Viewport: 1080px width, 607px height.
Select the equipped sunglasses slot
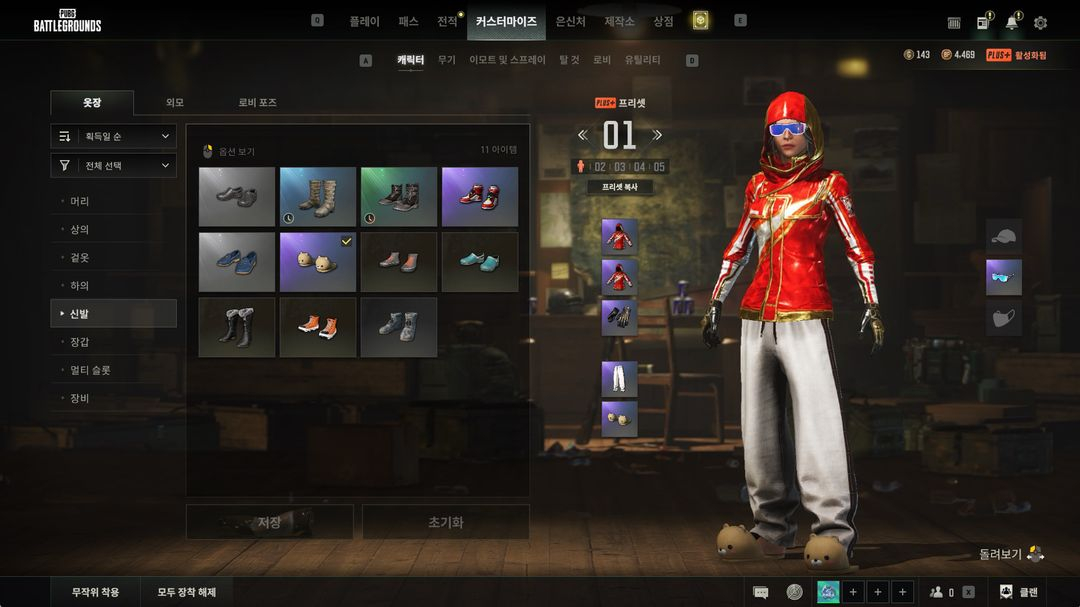point(1004,277)
